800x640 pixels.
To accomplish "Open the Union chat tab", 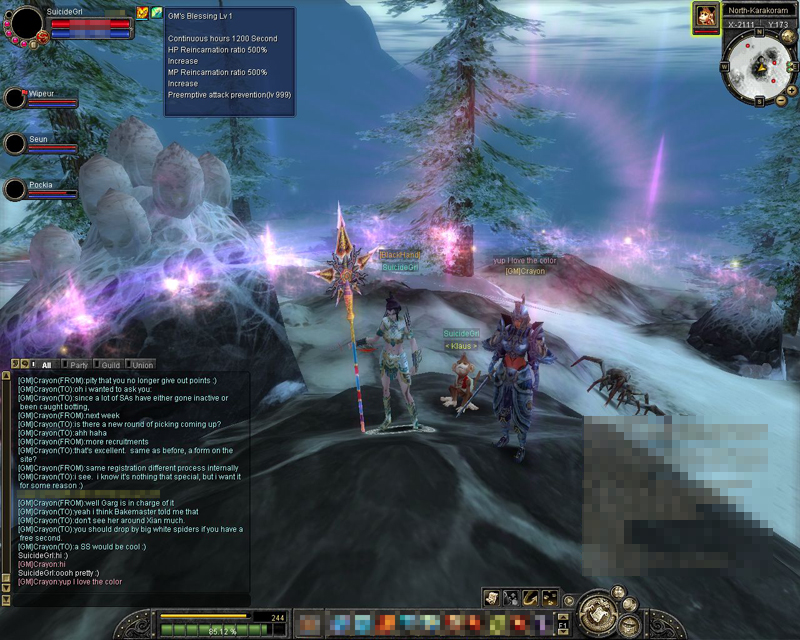I will click(141, 365).
